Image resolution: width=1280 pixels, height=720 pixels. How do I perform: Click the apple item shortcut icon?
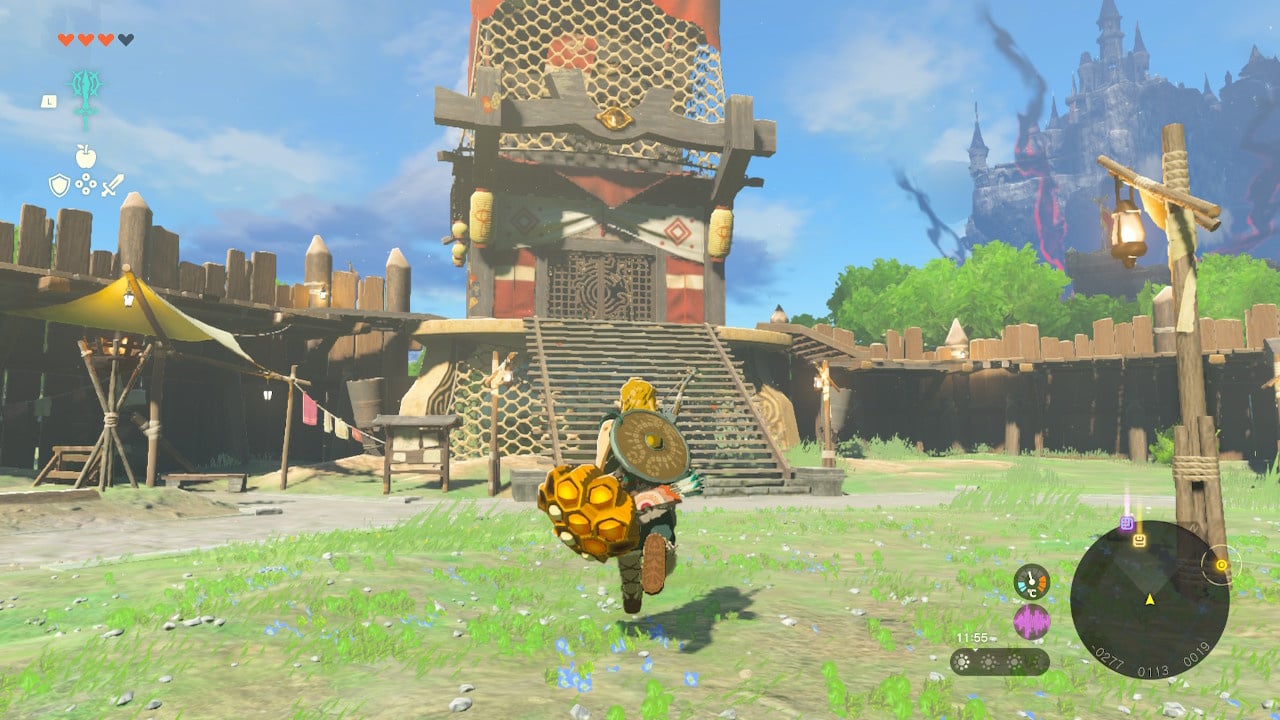pyautogui.click(x=85, y=156)
